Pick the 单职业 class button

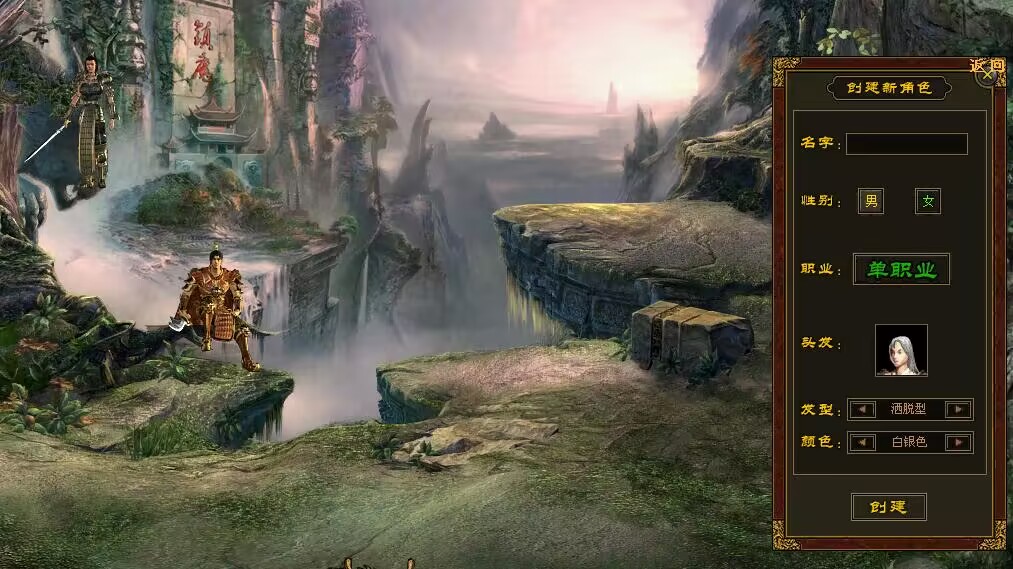tap(901, 269)
